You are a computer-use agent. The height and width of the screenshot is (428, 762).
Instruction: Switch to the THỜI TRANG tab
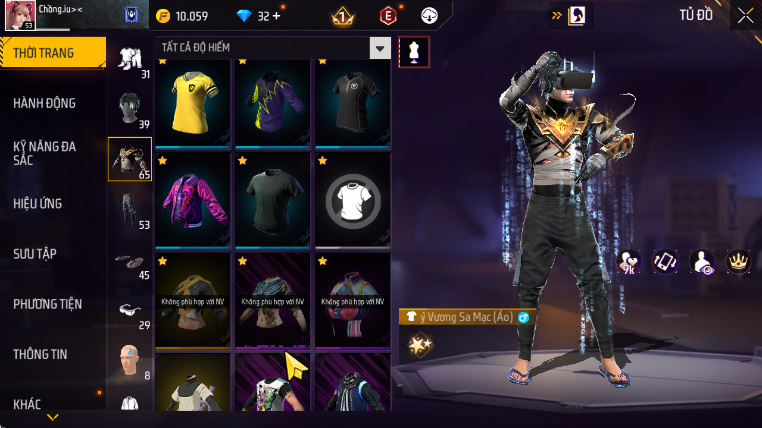(x=52, y=53)
